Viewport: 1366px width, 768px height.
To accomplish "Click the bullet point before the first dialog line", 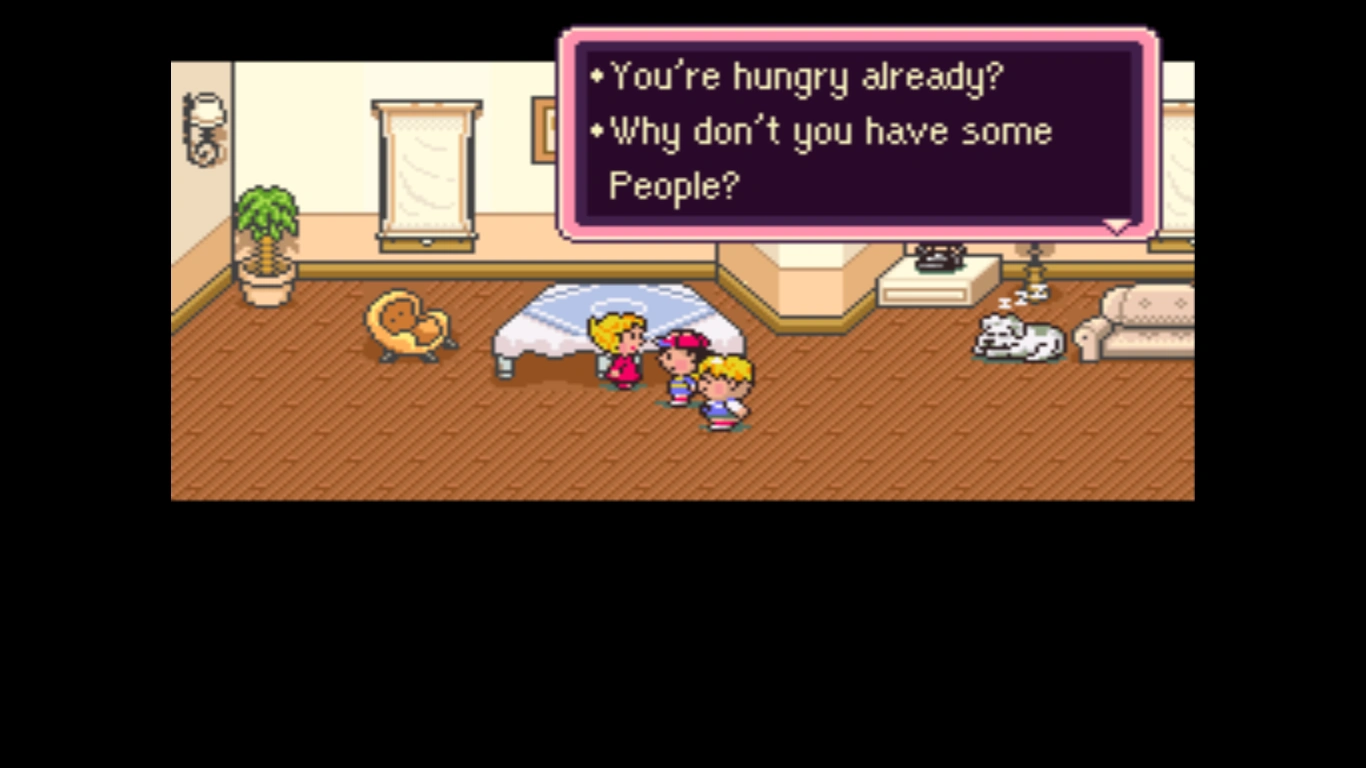I will coord(598,75).
